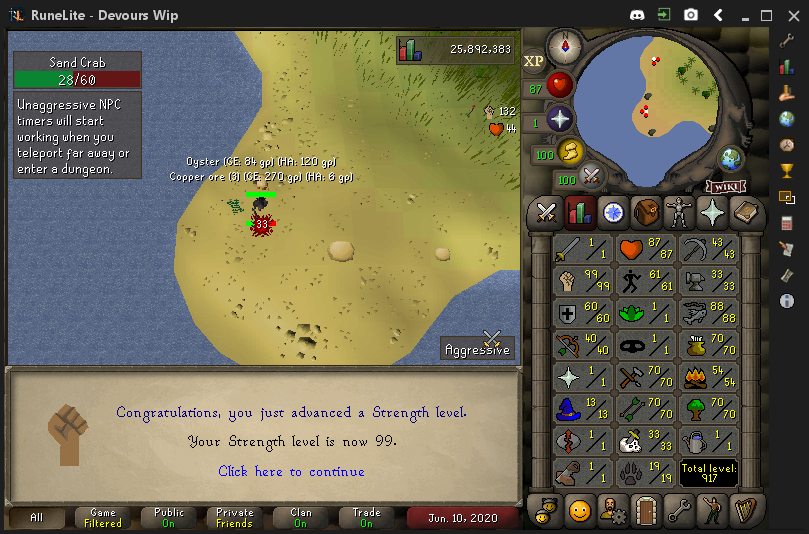The image size is (809, 534).
Task: Switch to the Combat Options tab
Action: (546, 212)
